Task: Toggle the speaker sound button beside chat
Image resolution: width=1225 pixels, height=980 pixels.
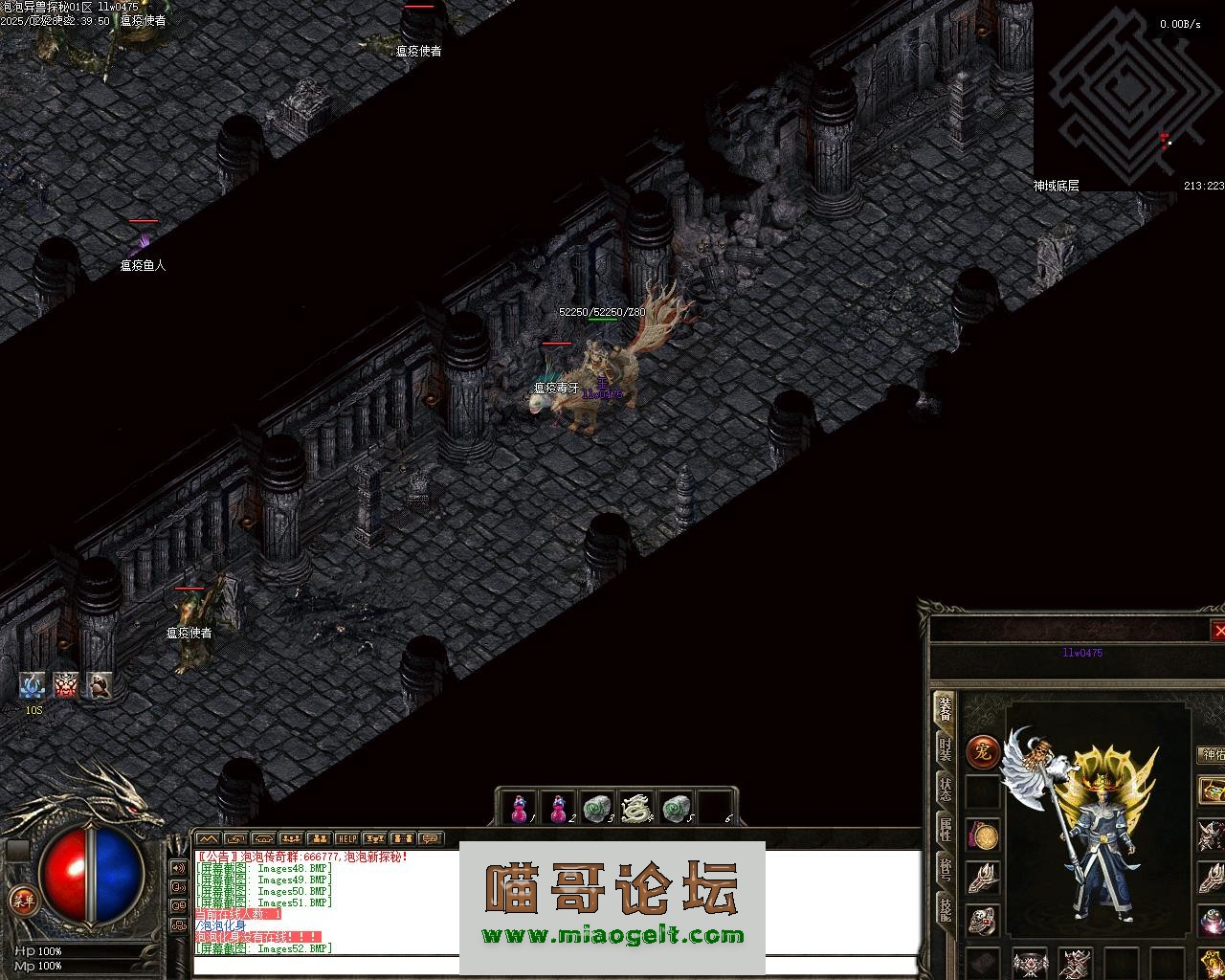Action: coord(179,868)
